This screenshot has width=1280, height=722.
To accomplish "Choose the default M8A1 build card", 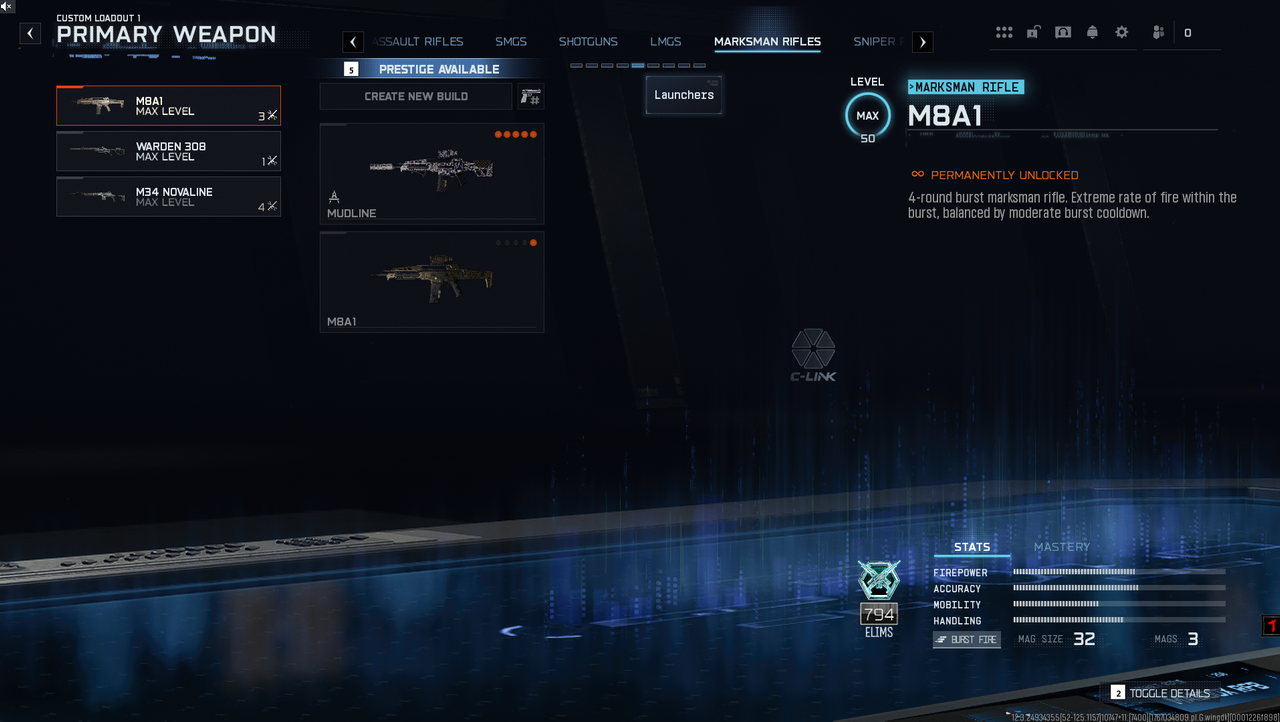I will point(432,282).
